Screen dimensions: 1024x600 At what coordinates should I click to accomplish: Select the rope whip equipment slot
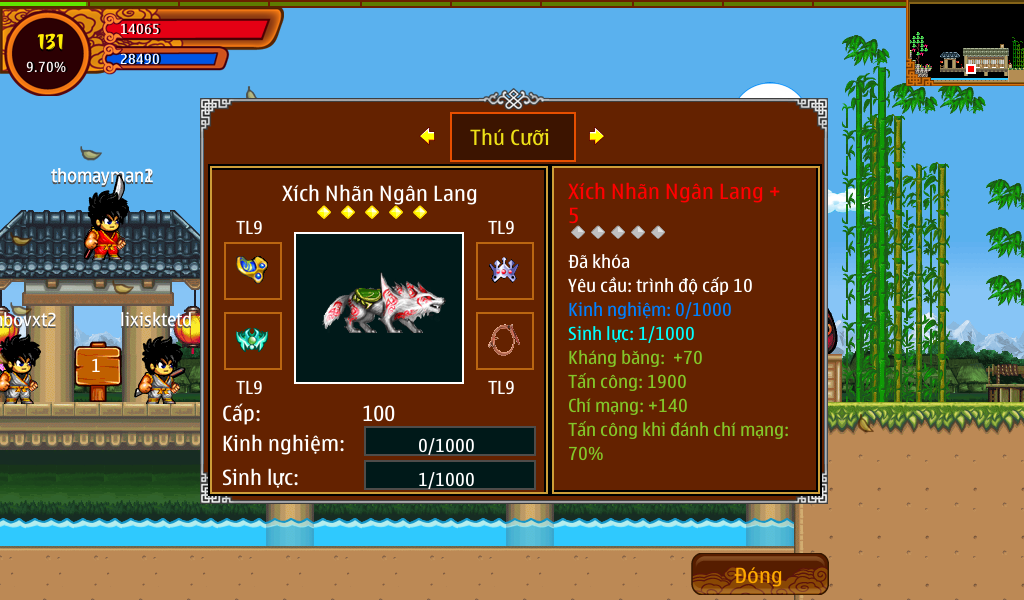[504, 340]
